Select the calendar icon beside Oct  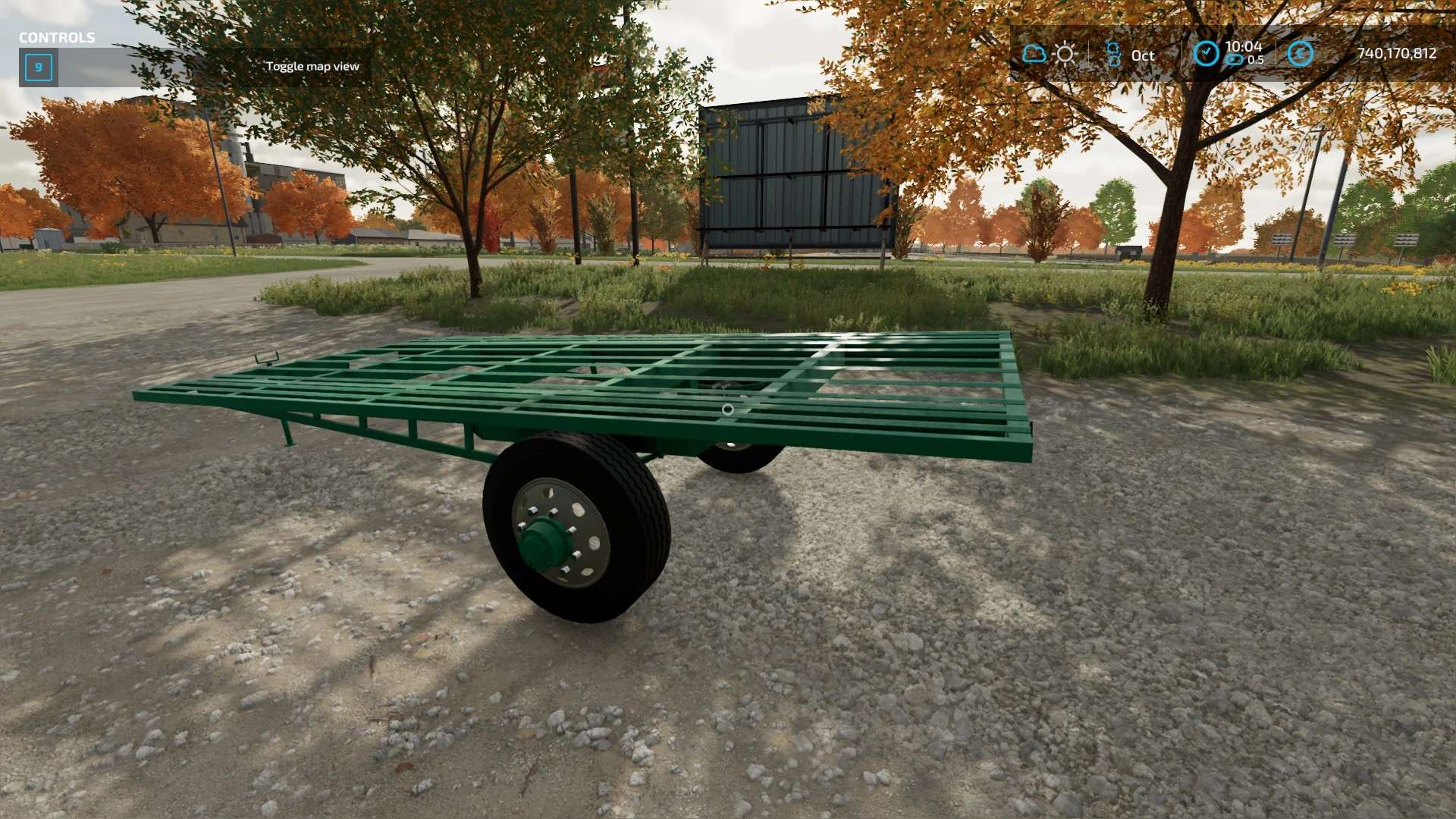(x=1113, y=55)
